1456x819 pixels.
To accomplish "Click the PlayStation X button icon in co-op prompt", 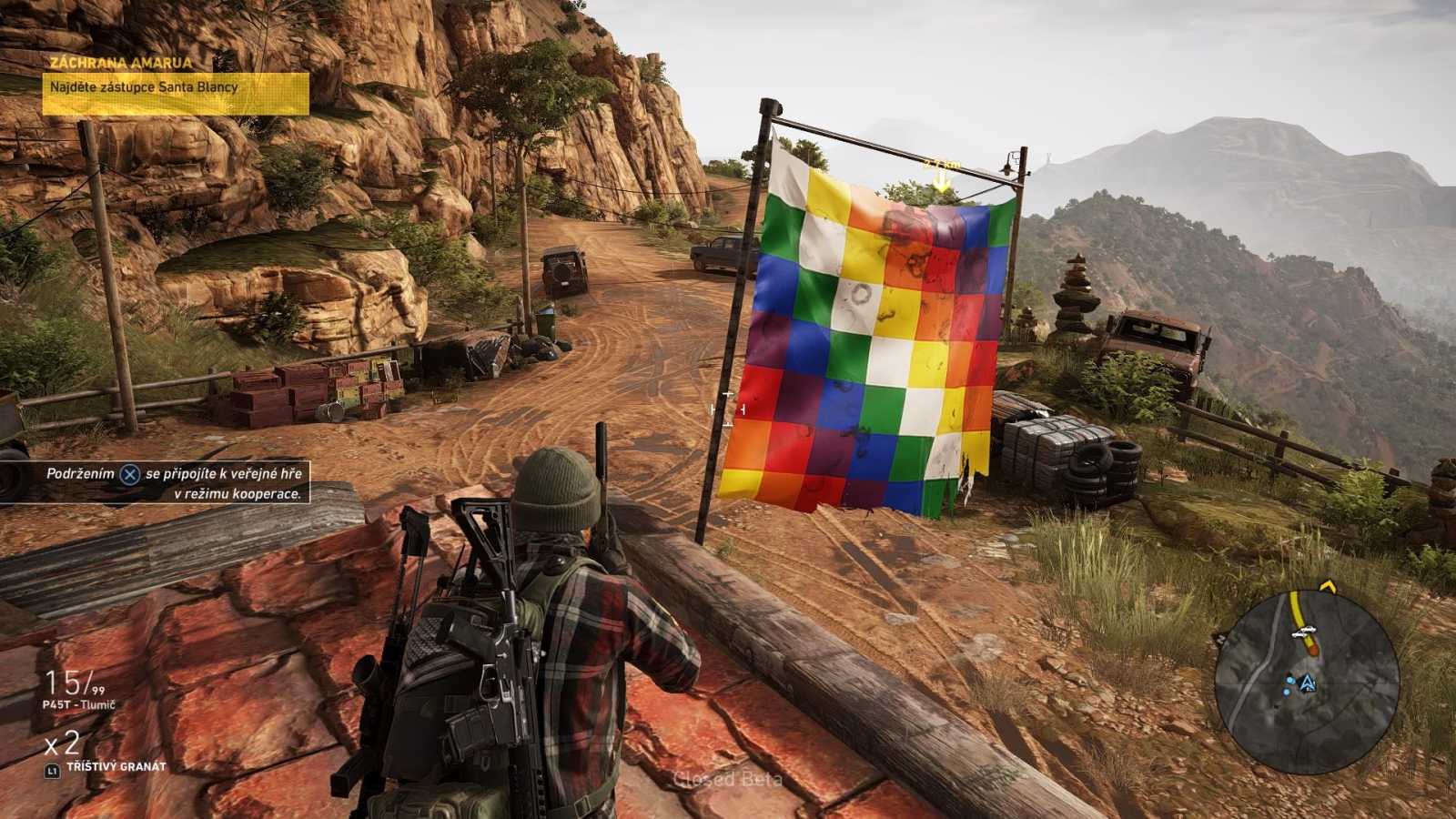I will pyautogui.click(x=128, y=473).
